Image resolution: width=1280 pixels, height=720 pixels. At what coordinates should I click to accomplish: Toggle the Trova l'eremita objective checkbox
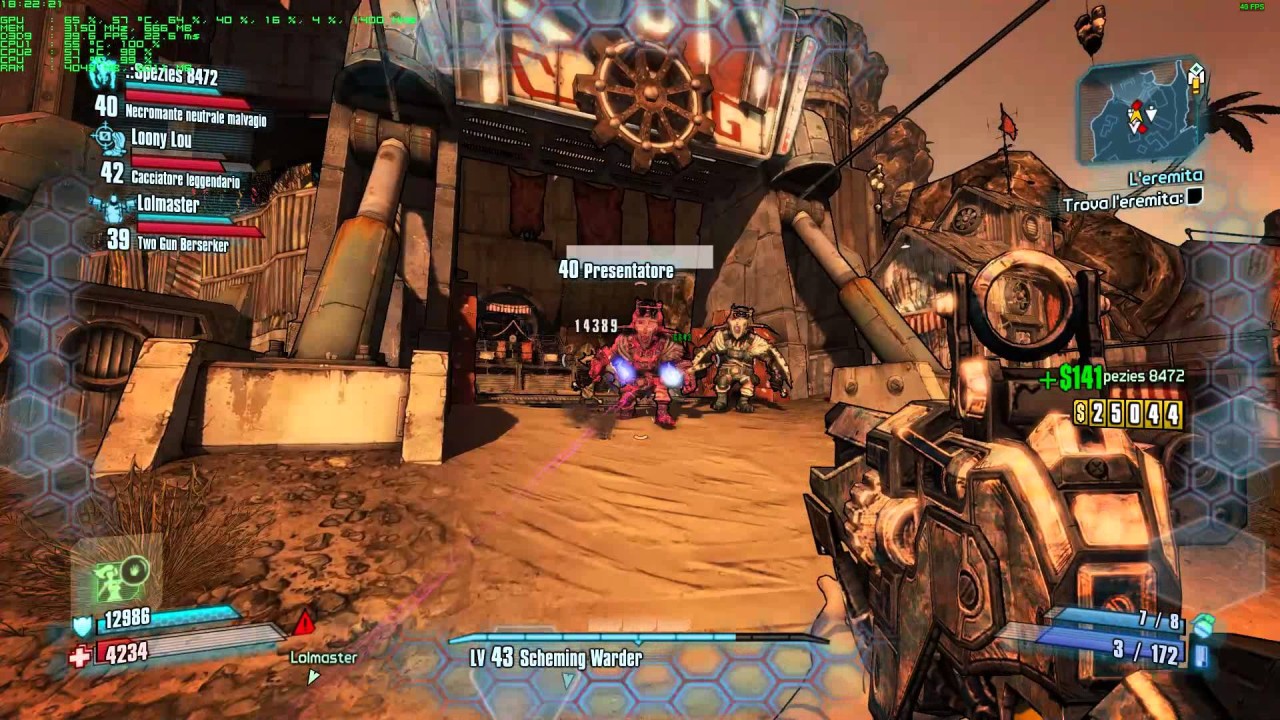click(x=1193, y=199)
